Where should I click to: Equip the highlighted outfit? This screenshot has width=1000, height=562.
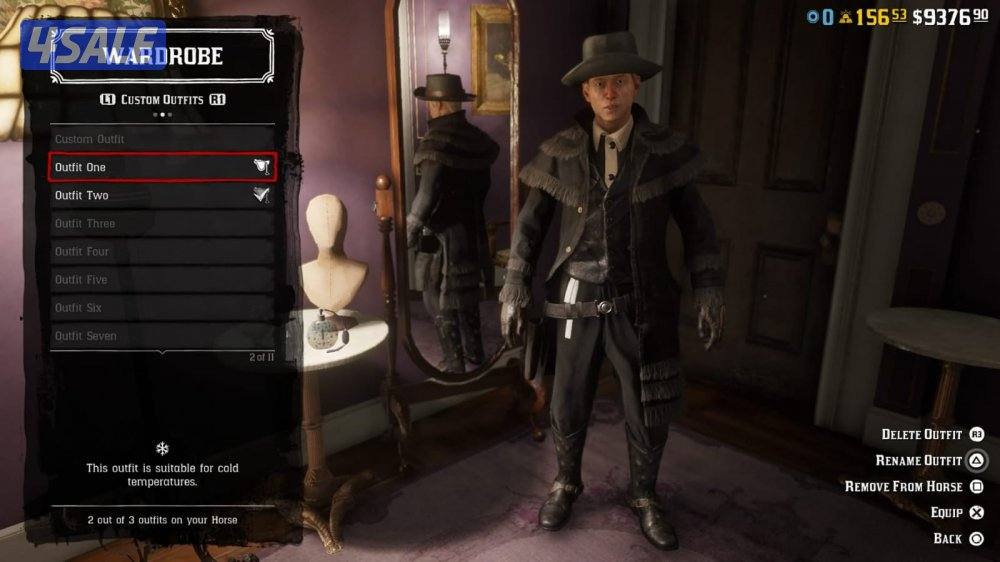tap(958, 512)
